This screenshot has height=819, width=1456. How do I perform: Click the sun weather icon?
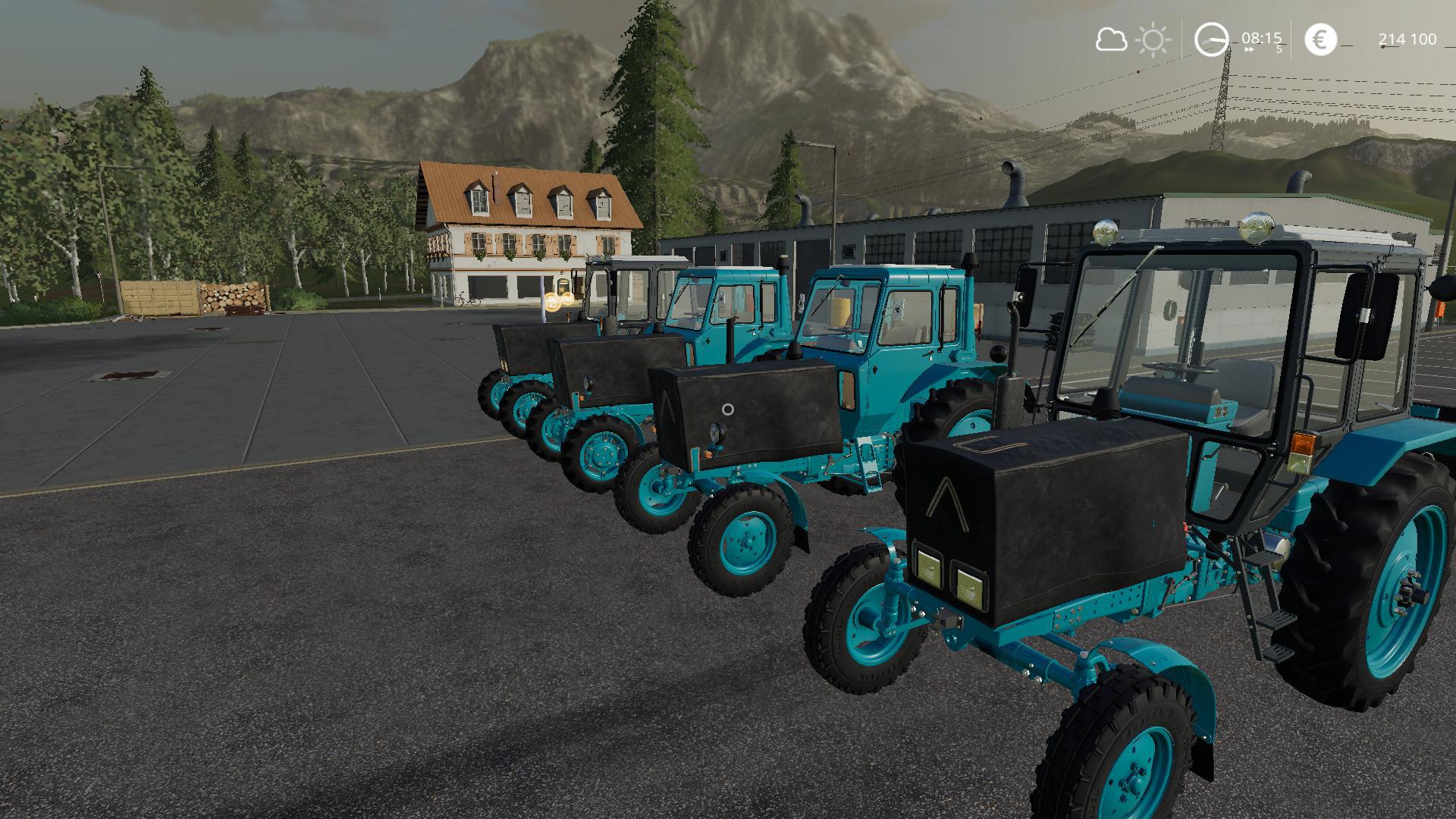pyautogui.click(x=1153, y=39)
